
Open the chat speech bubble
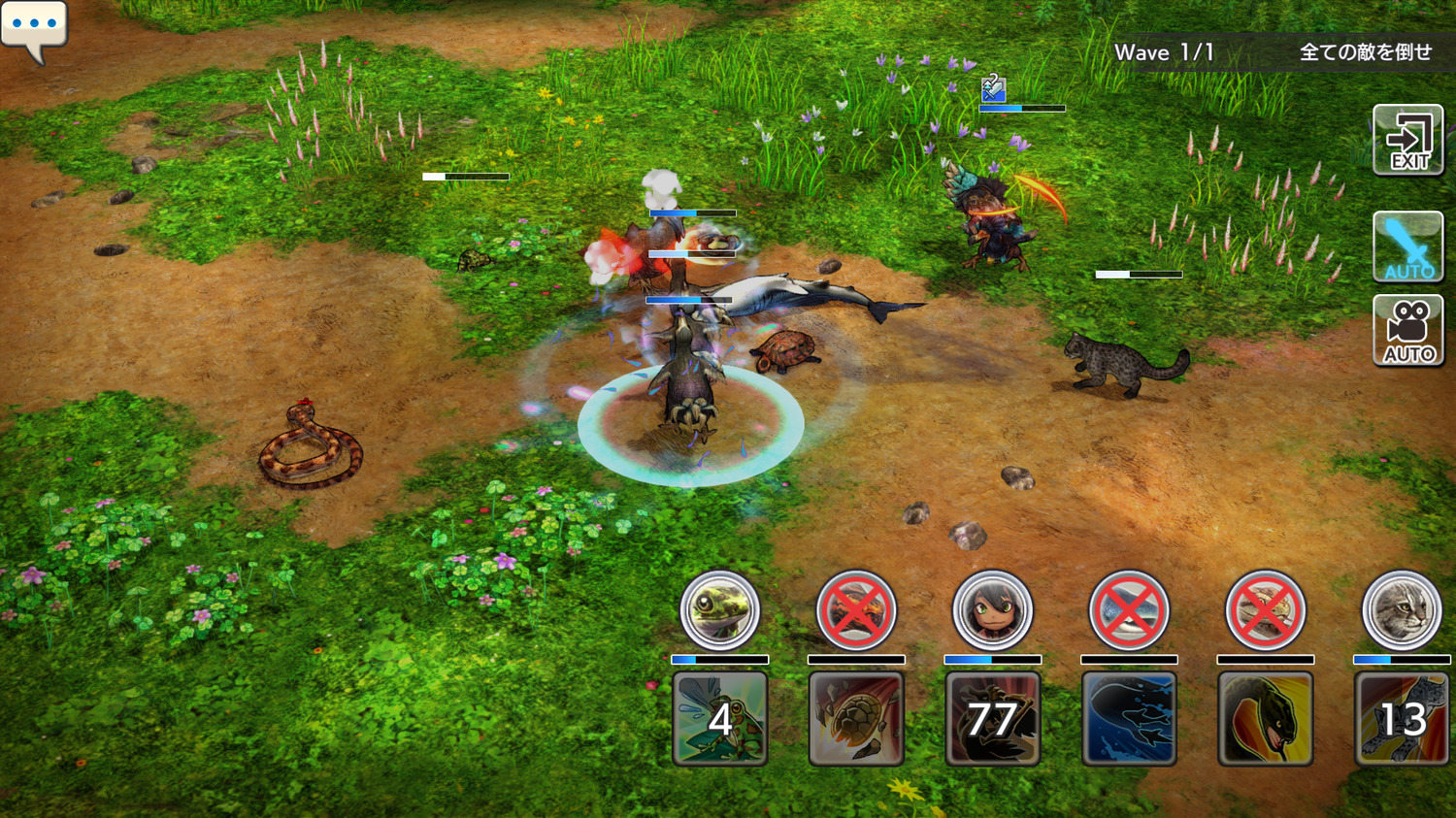coord(34,29)
